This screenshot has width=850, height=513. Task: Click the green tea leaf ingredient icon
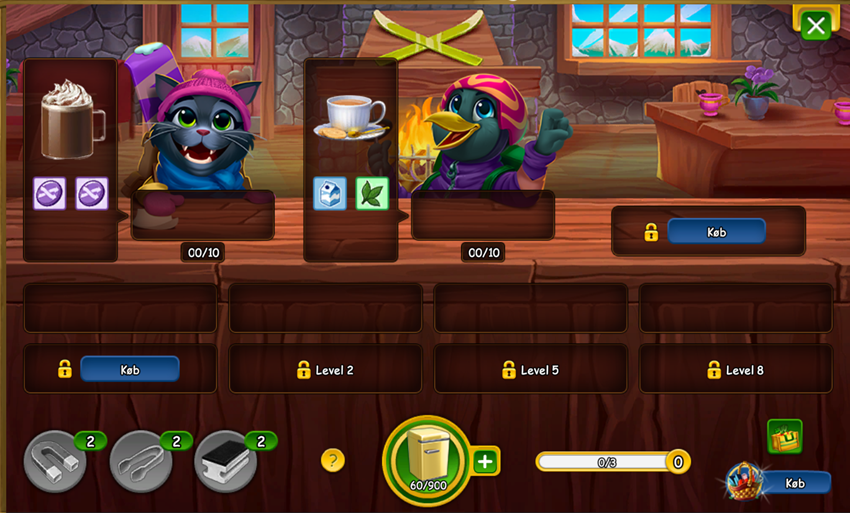pyautogui.click(x=372, y=193)
